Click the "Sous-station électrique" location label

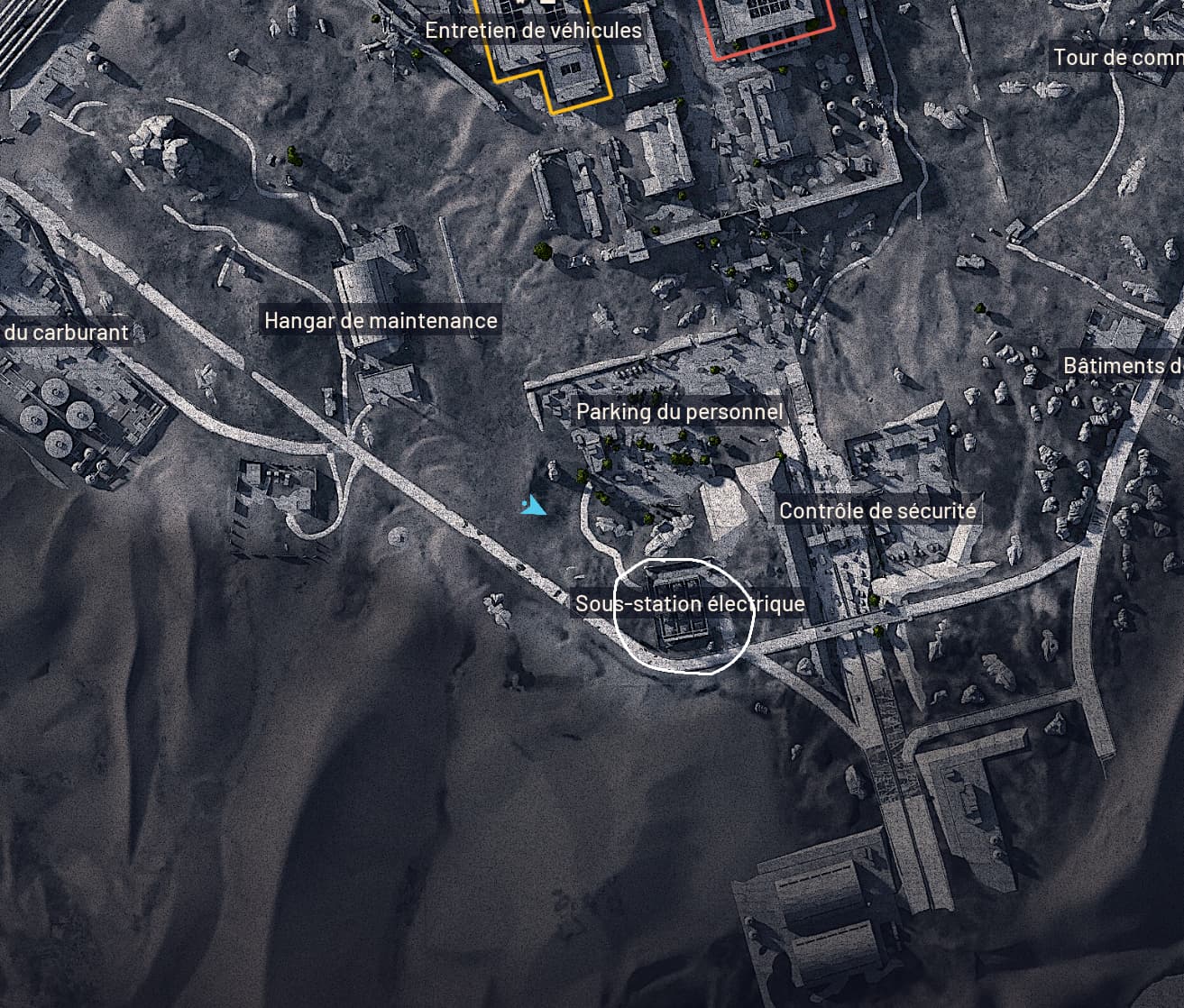pos(690,603)
